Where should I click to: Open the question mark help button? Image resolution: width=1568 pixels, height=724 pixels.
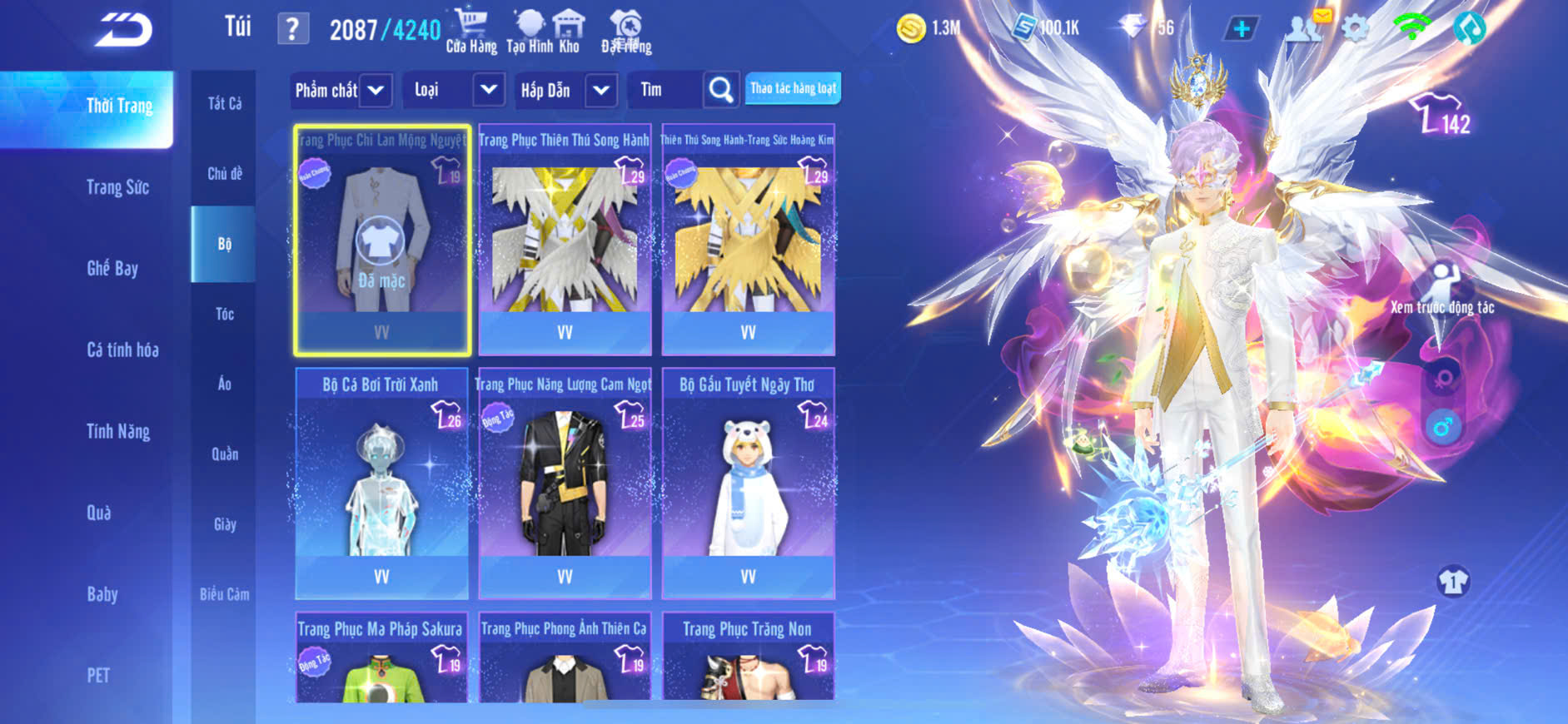[x=292, y=29]
